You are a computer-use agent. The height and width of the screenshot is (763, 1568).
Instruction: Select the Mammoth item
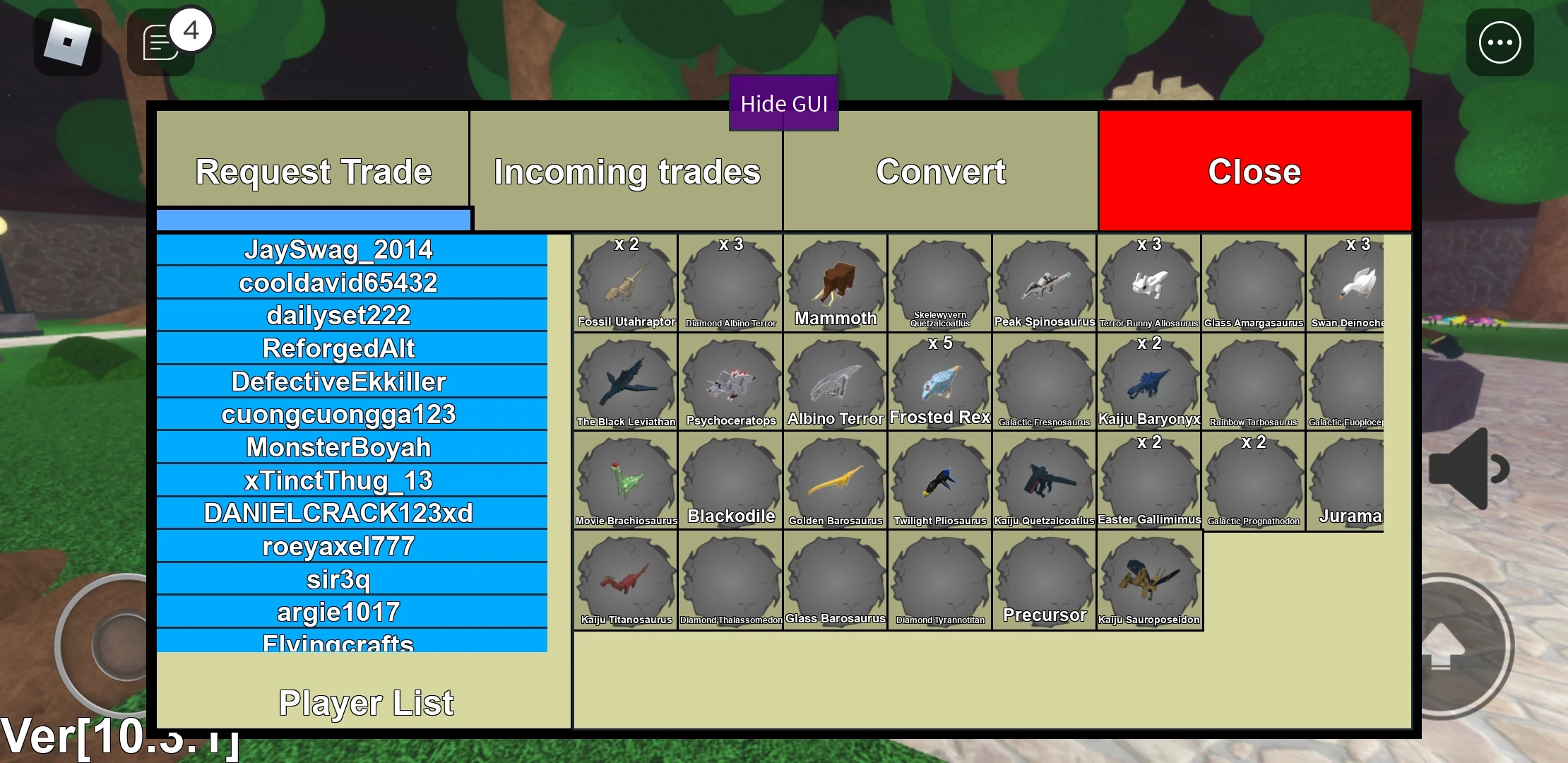coord(835,283)
